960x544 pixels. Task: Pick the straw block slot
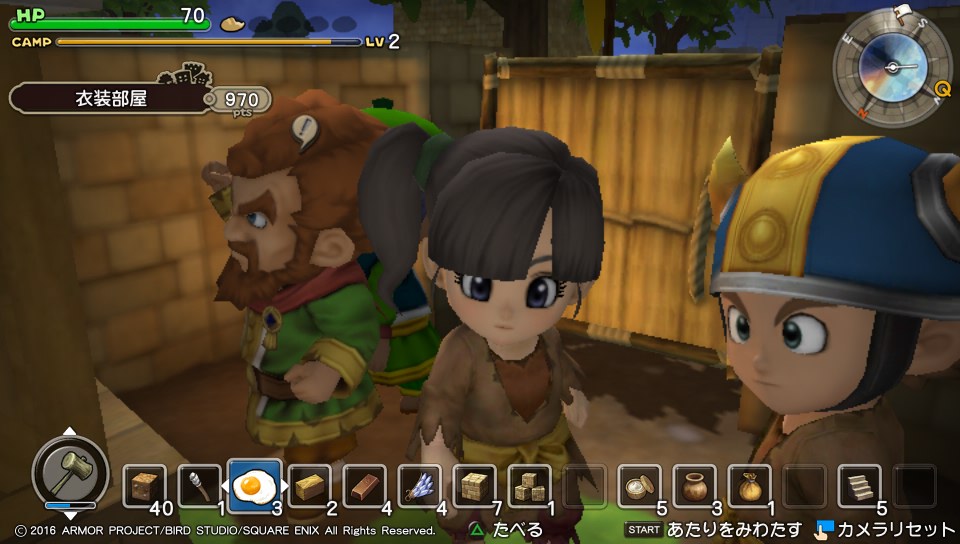(x=309, y=487)
